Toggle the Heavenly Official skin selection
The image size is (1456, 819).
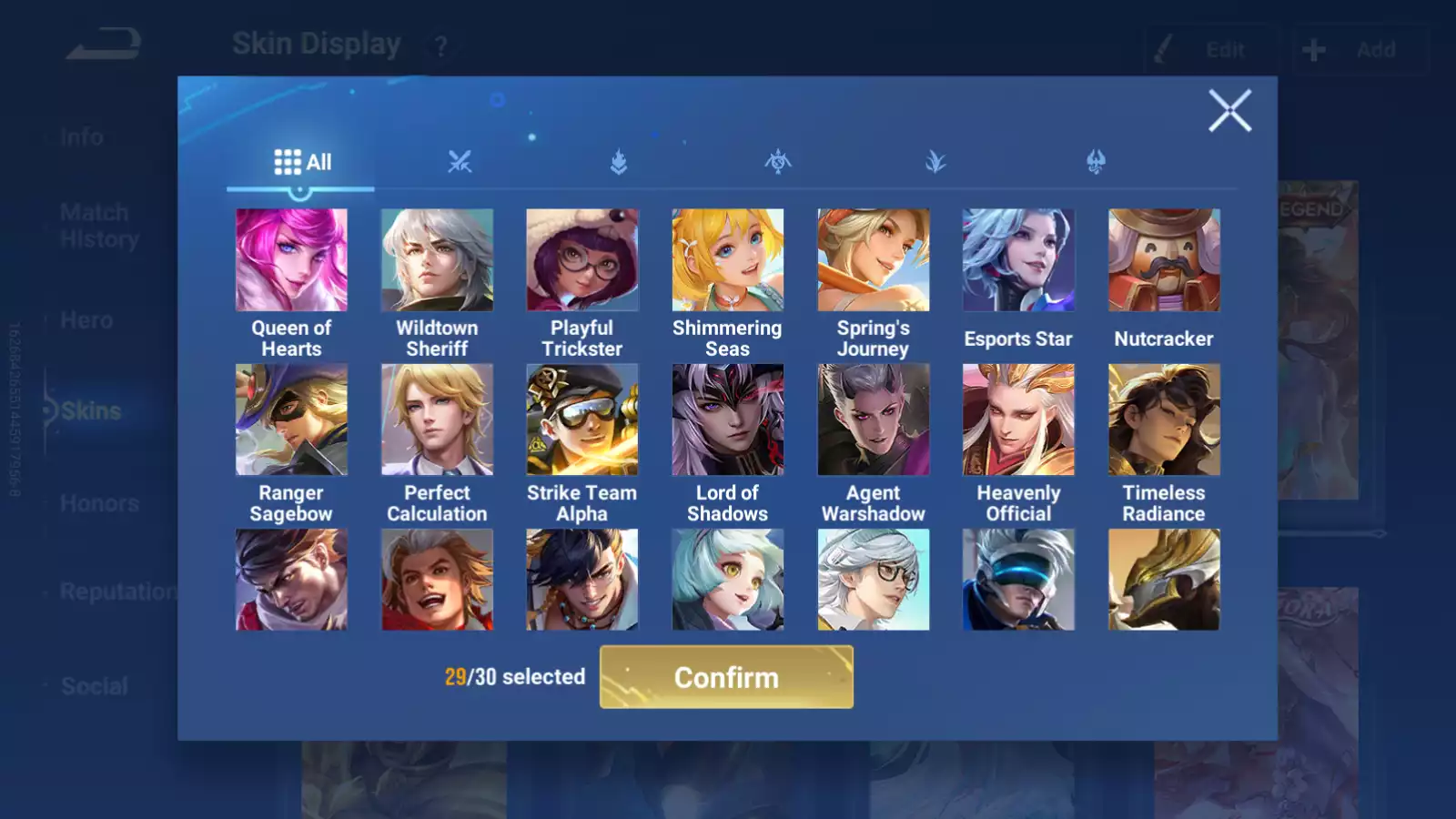pyautogui.click(x=1018, y=419)
